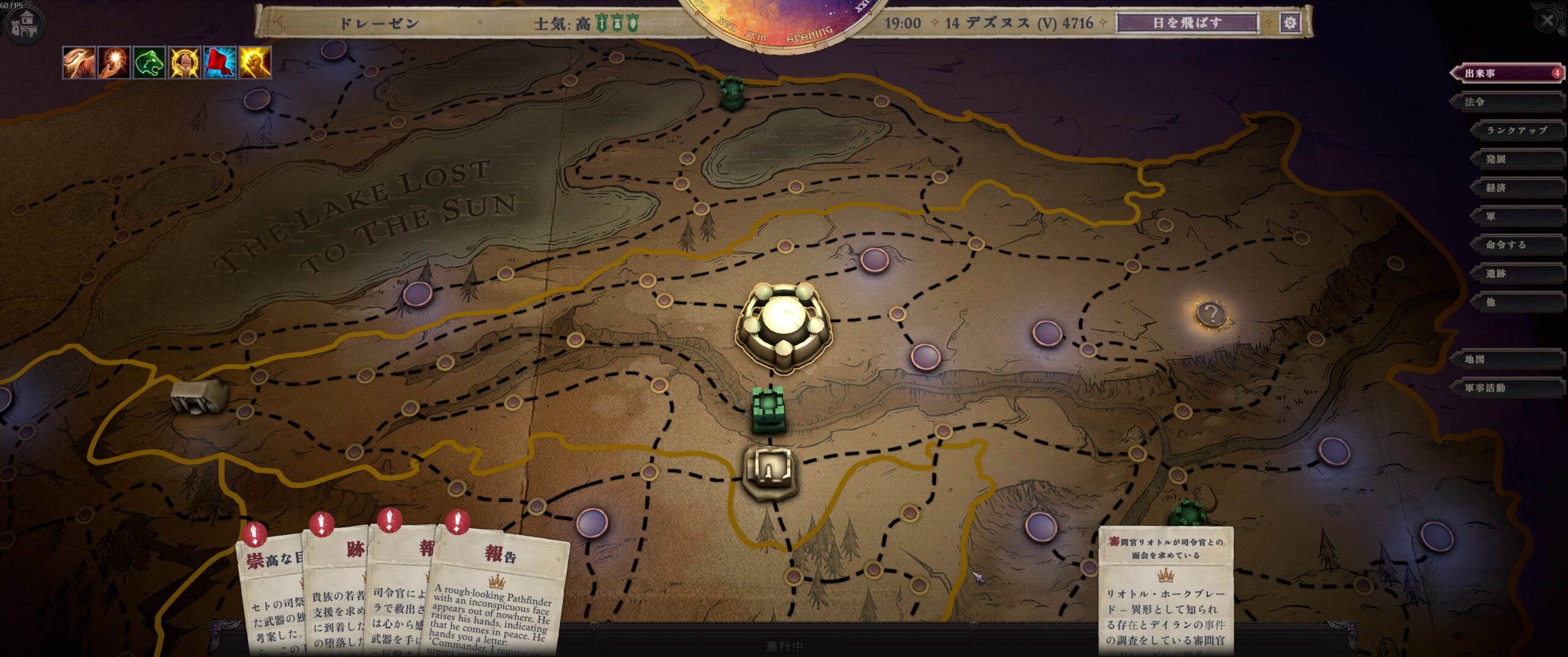
Task: Select the 経済 economy category
Action: pyautogui.click(x=1517, y=188)
